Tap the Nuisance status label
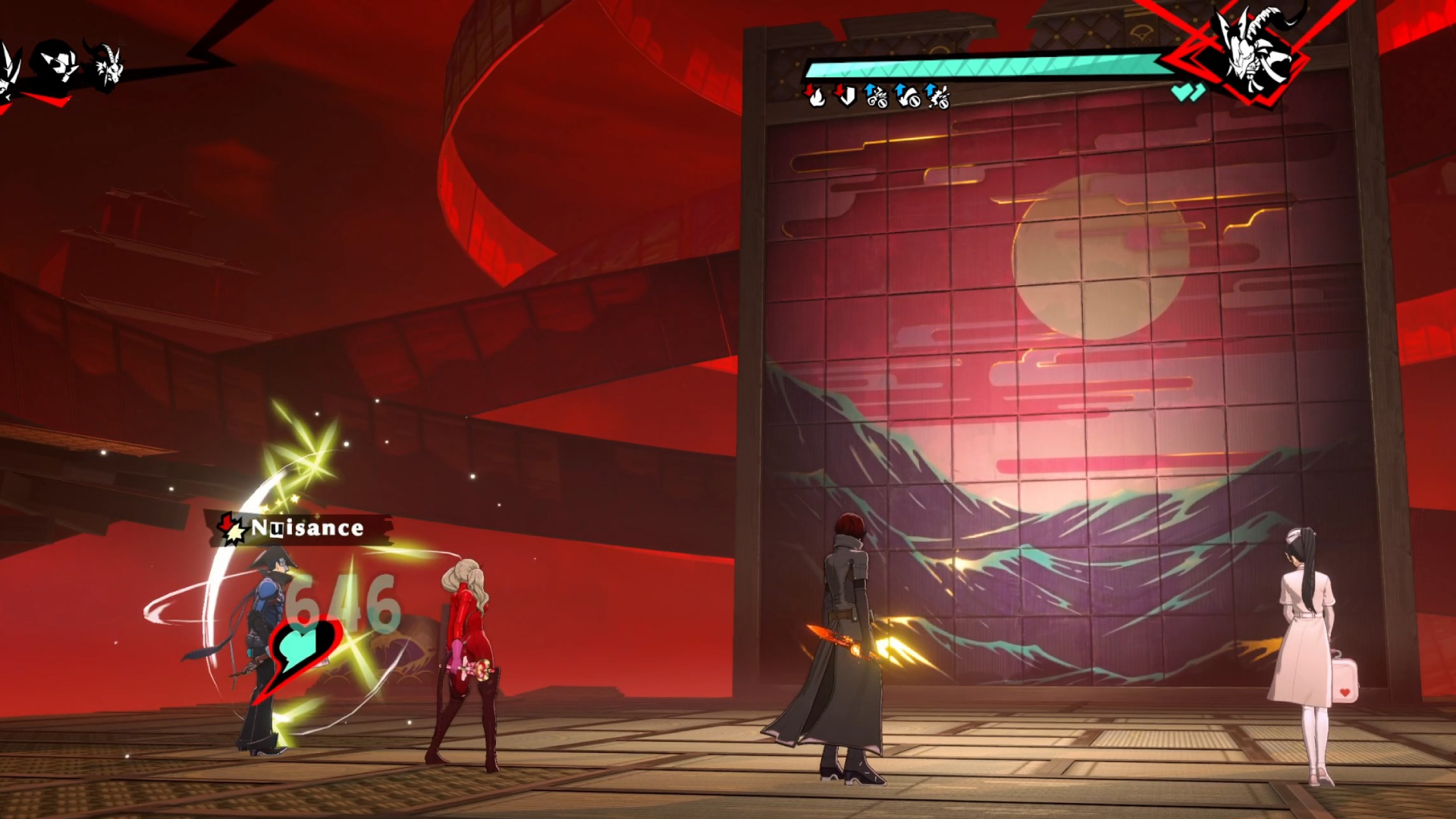Image resolution: width=1456 pixels, height=819 pixels. coord(306,528)
